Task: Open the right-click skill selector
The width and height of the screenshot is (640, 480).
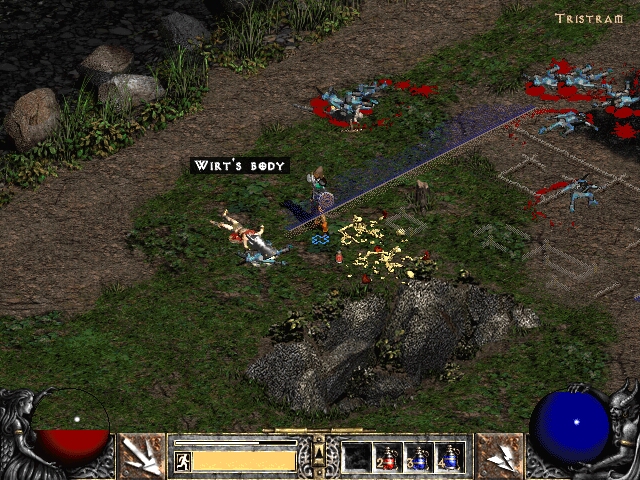Action: point(499,456)
